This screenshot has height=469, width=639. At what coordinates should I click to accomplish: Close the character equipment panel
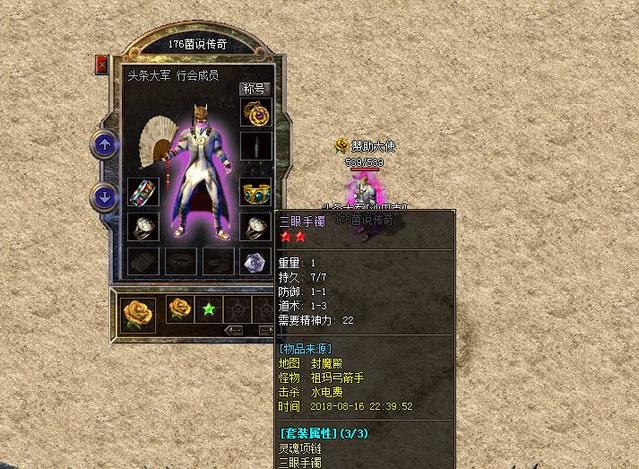tap(101, 64)
